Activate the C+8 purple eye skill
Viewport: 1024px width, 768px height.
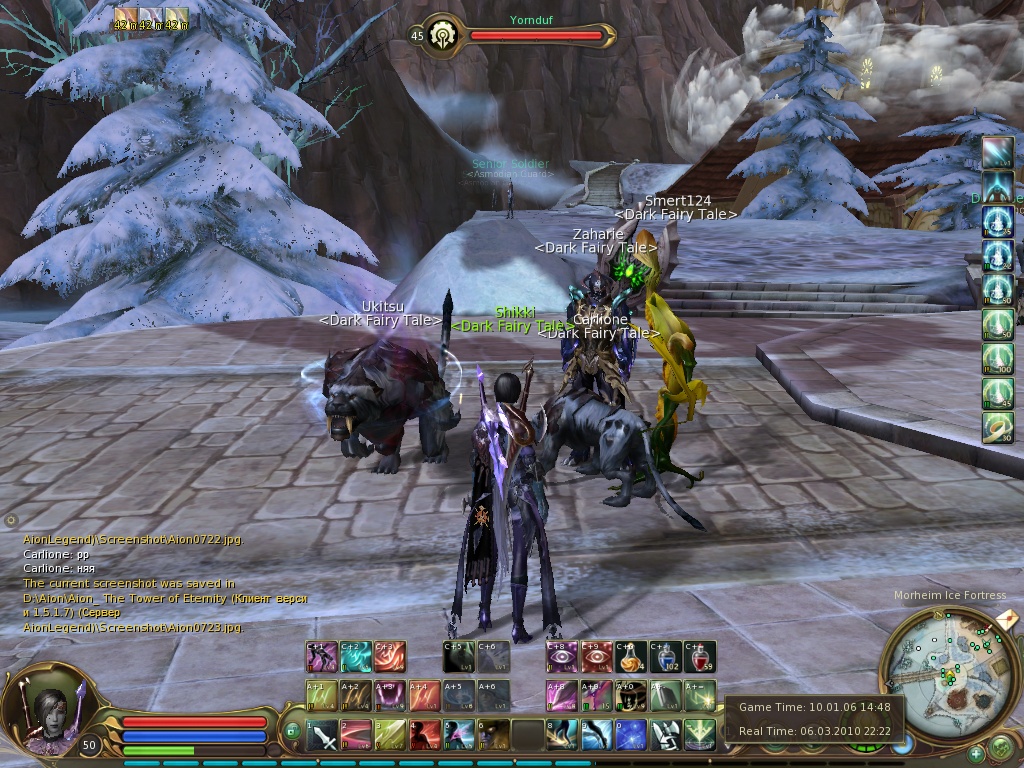click(562, 657)
